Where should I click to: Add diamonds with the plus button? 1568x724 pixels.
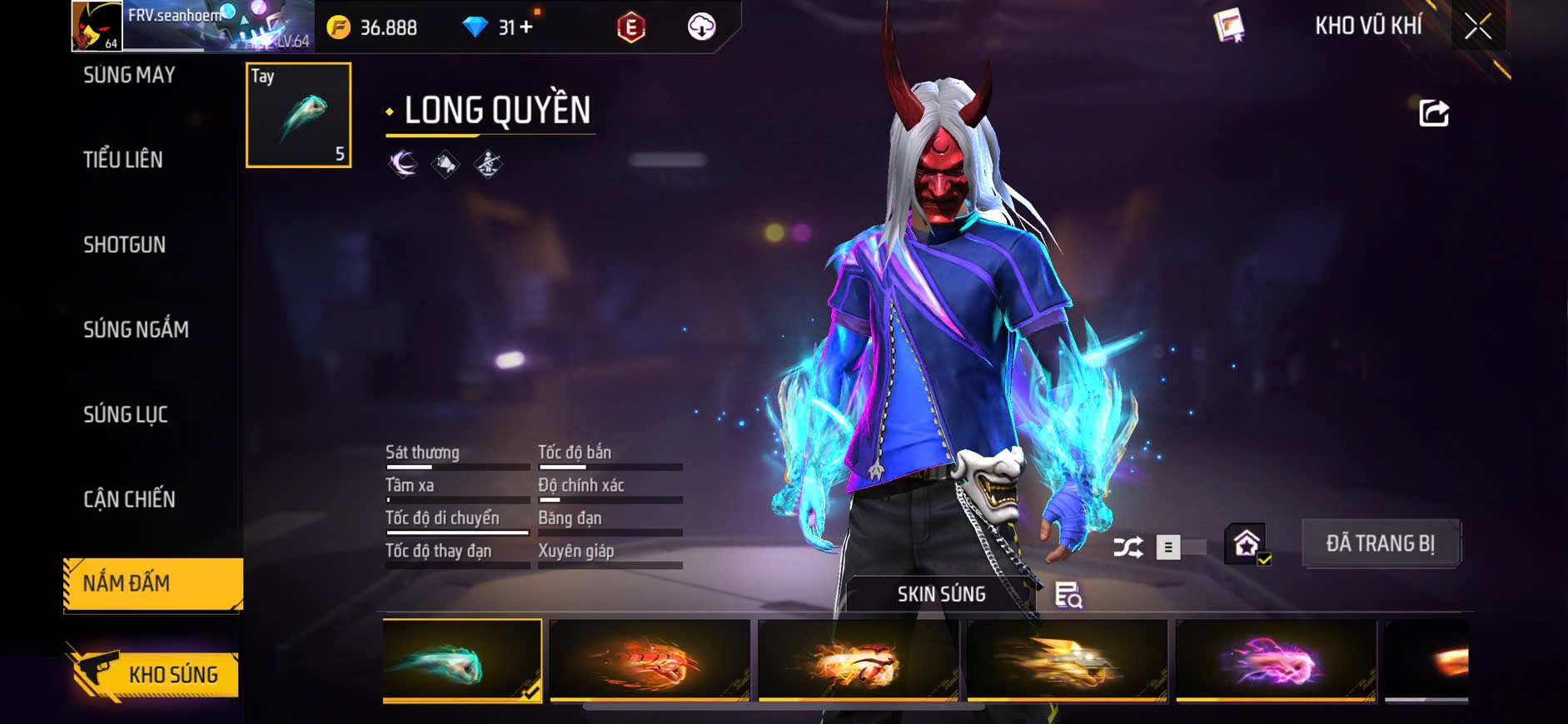tap(526, 27)
